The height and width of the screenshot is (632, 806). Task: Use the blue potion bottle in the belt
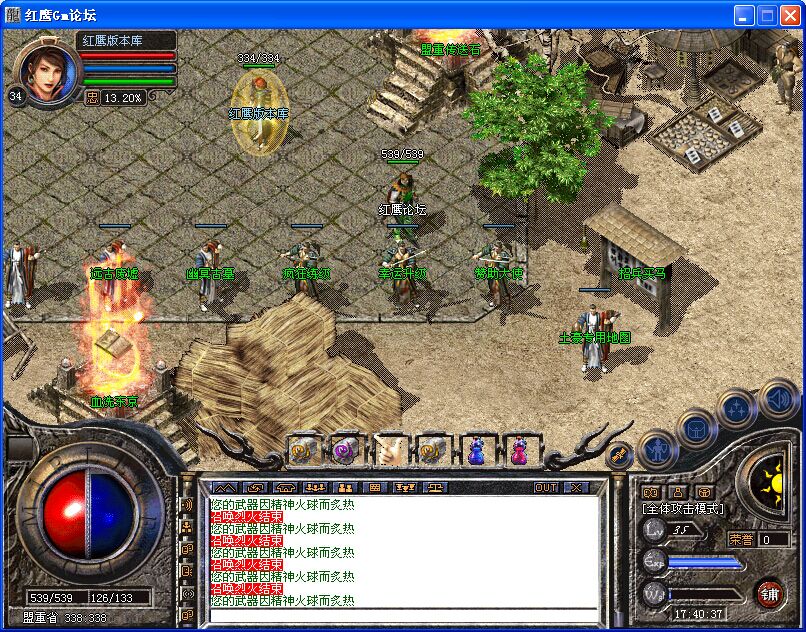click(477, 451)
